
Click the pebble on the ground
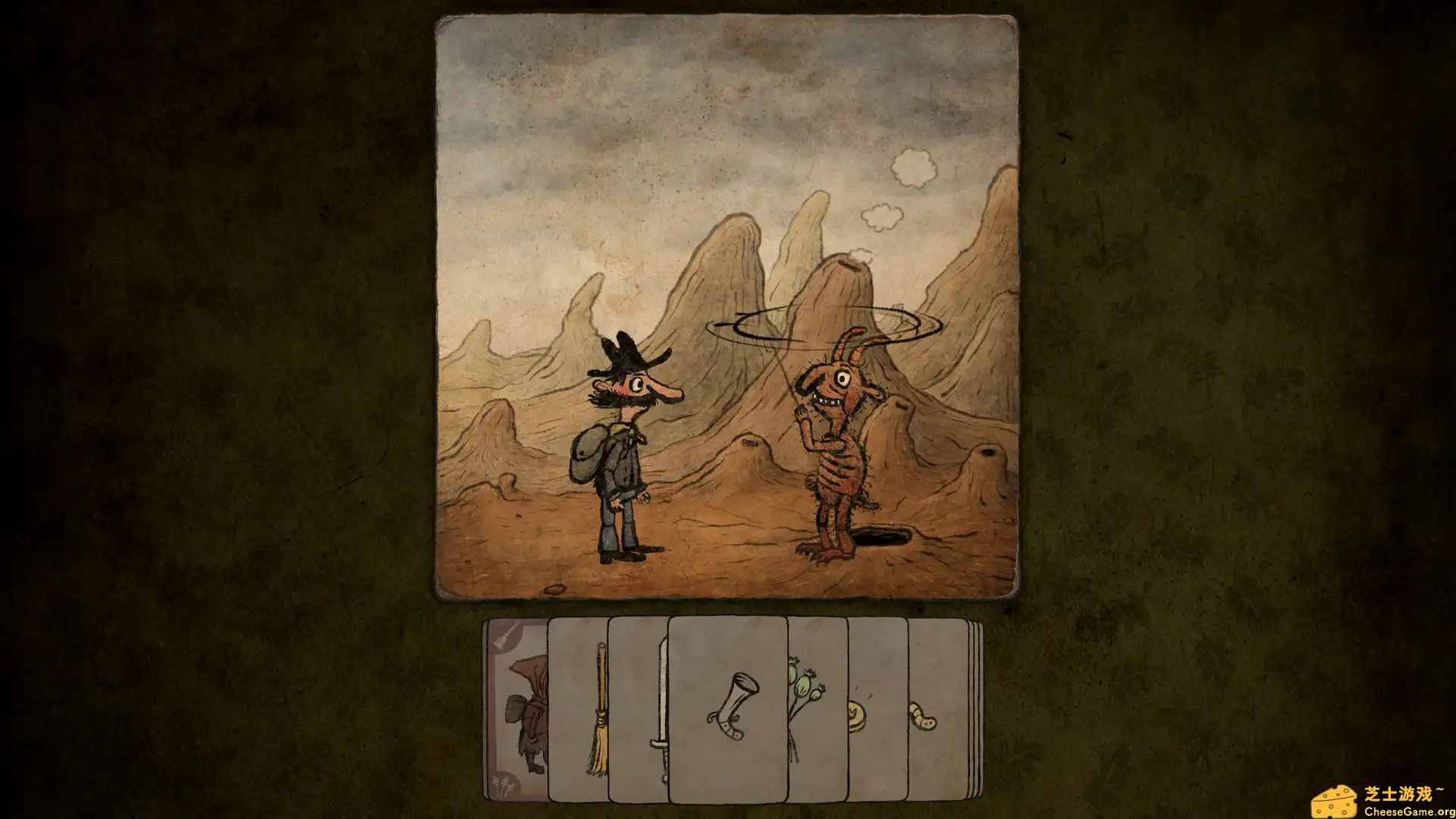(x=554, y=588)
